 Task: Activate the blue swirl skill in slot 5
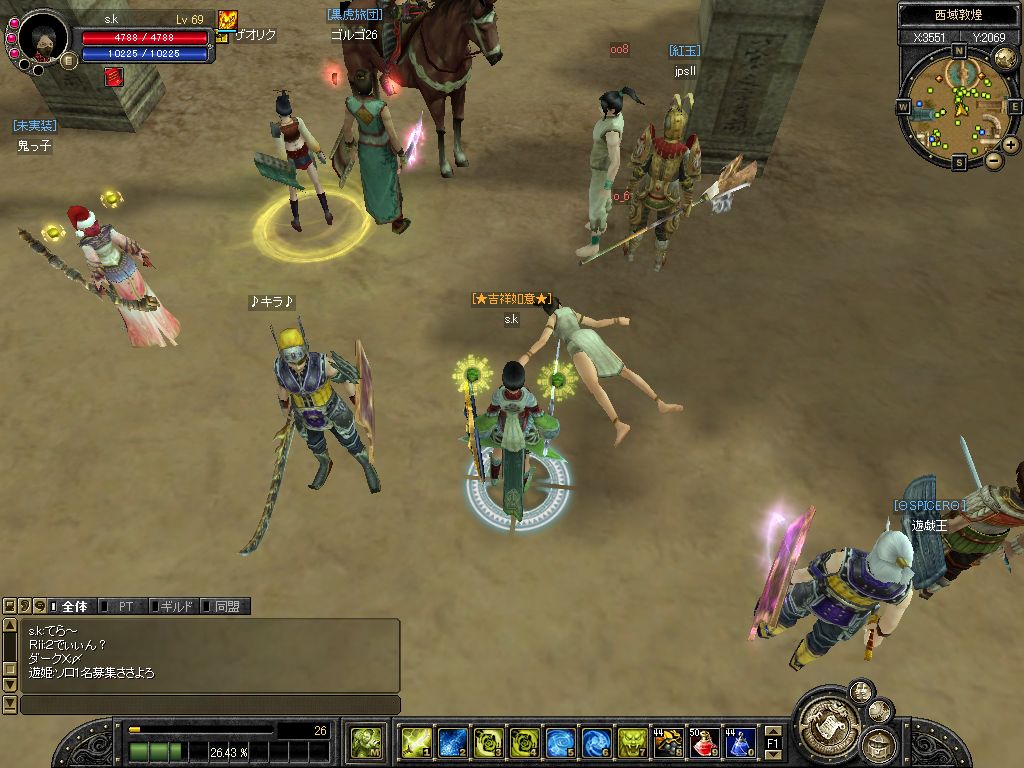click(560, 742)
